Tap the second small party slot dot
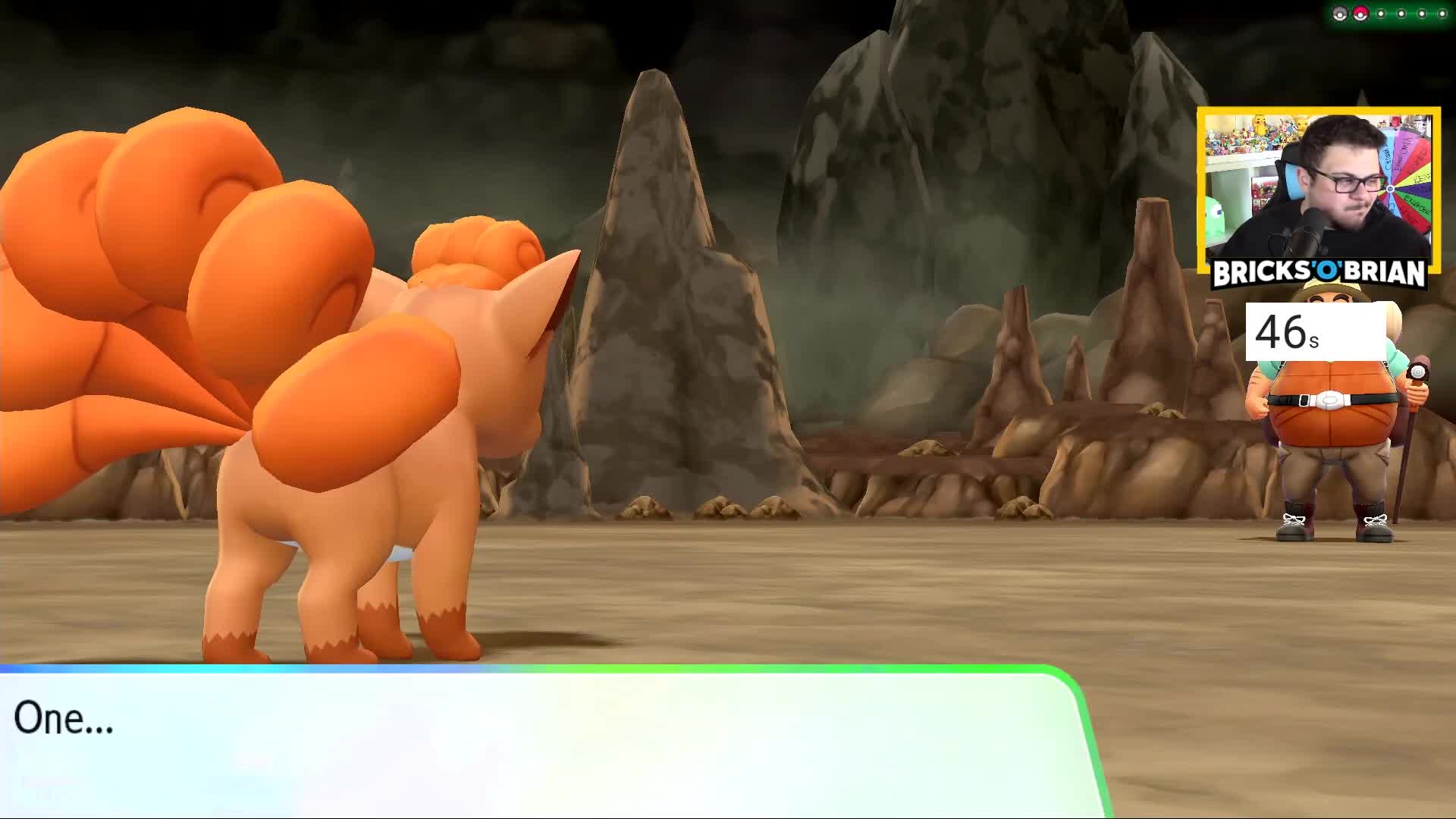 coord(1401,14)
